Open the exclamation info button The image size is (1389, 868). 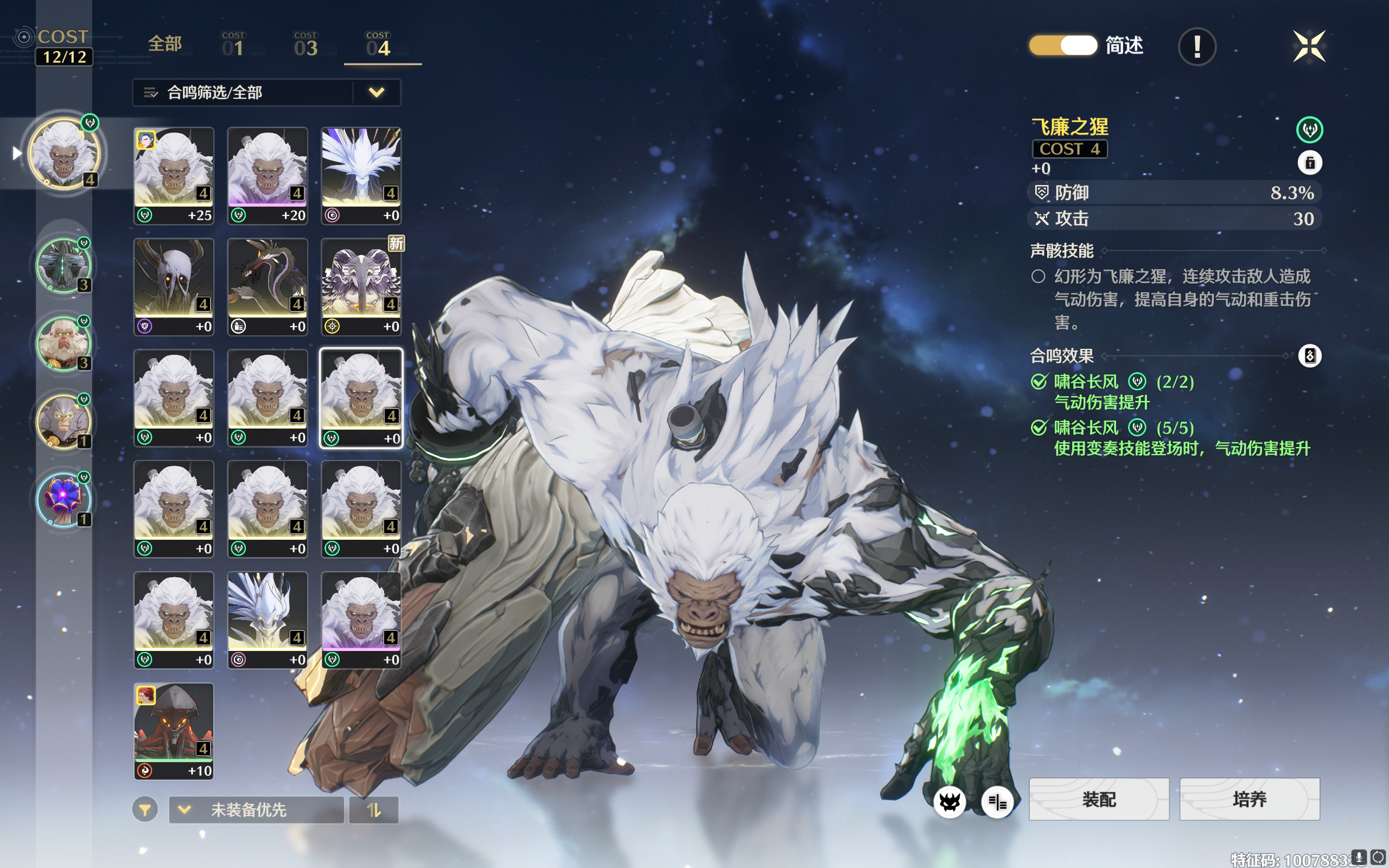pyautogui.click(x=1197, y=47)
